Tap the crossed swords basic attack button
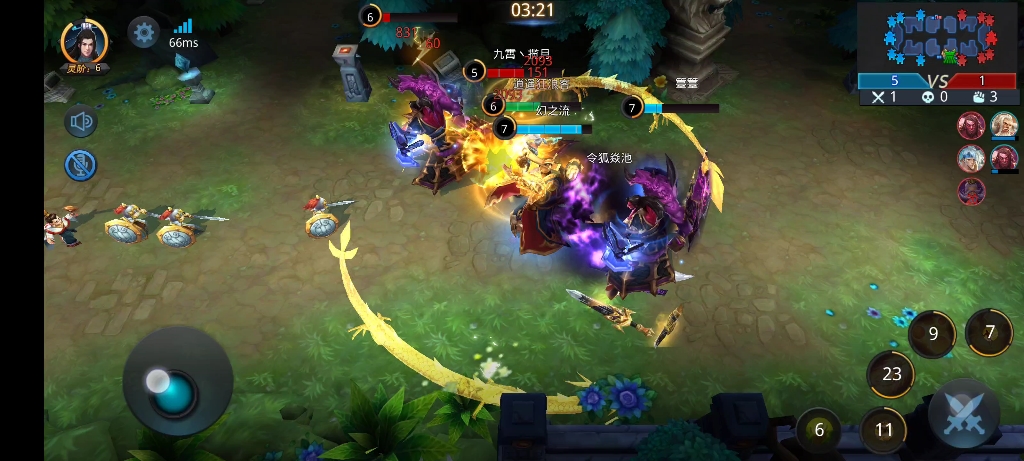Image resolution: width=1024 pixels, height=461 pixels. 964,414
